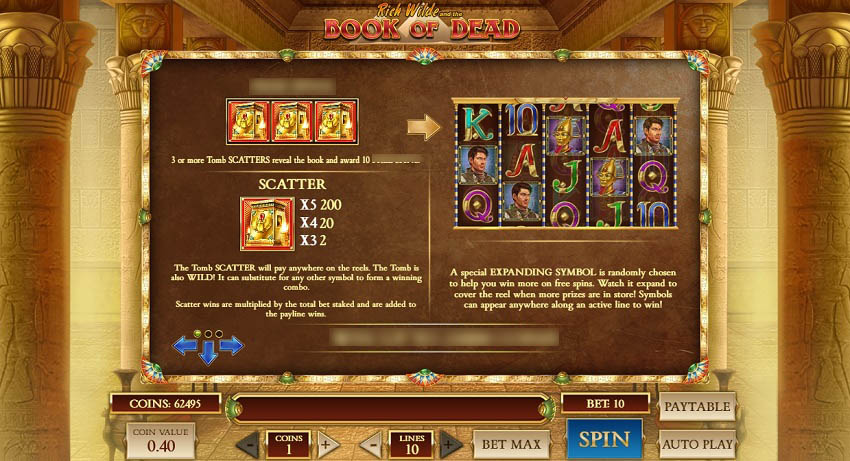Go to the previous paytable page

[185, 346]
